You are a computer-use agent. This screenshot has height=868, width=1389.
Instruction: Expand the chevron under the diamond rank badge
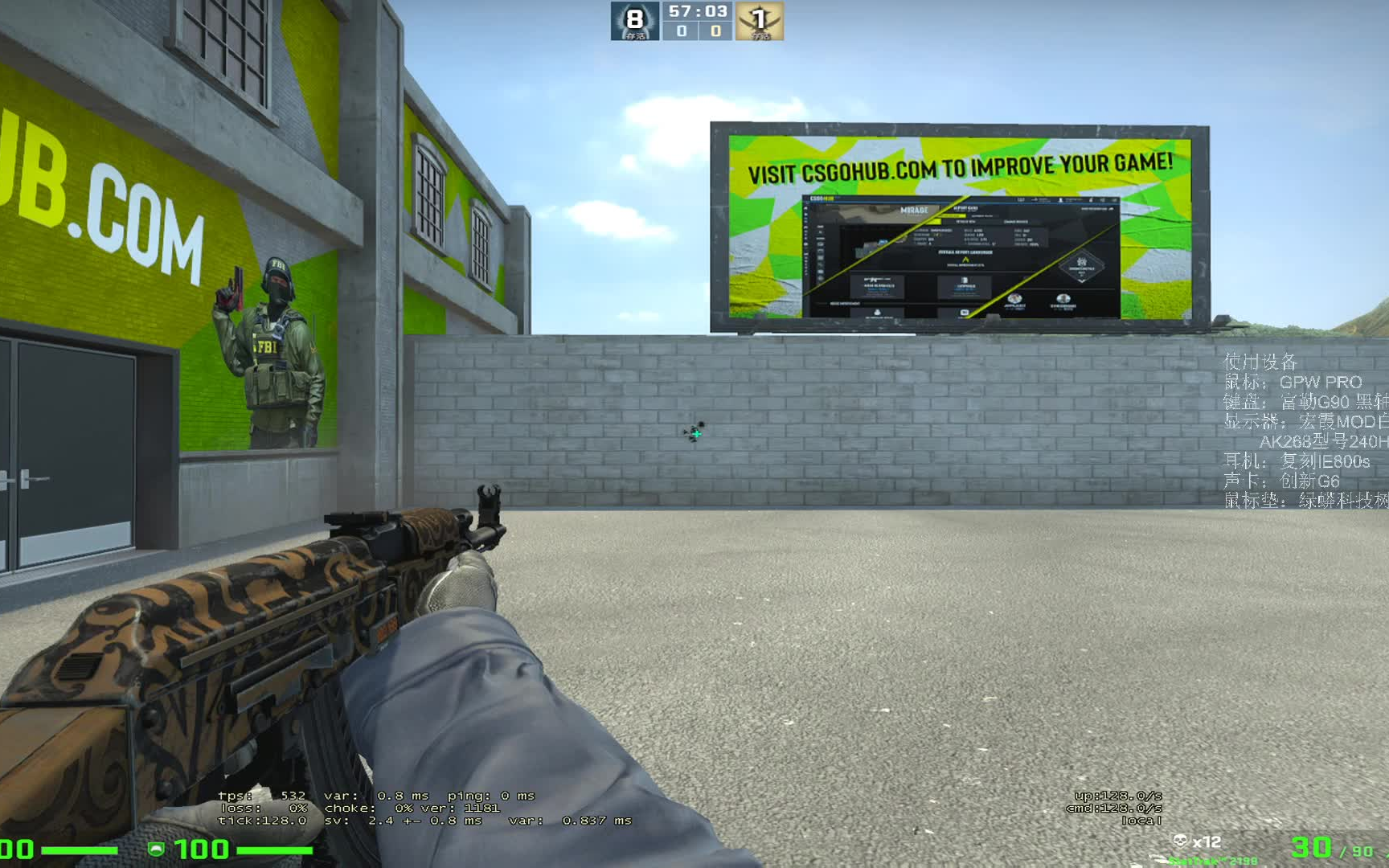click(1082, 282)
